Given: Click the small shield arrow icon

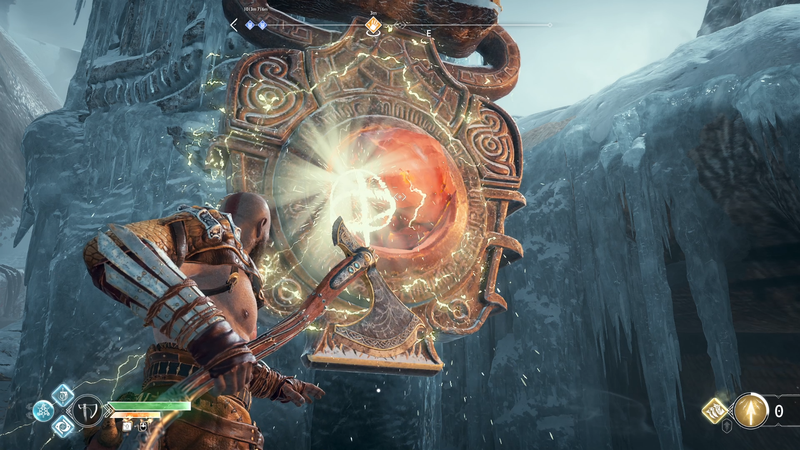Looking at the screenshot, I should [x=727, y=427].
